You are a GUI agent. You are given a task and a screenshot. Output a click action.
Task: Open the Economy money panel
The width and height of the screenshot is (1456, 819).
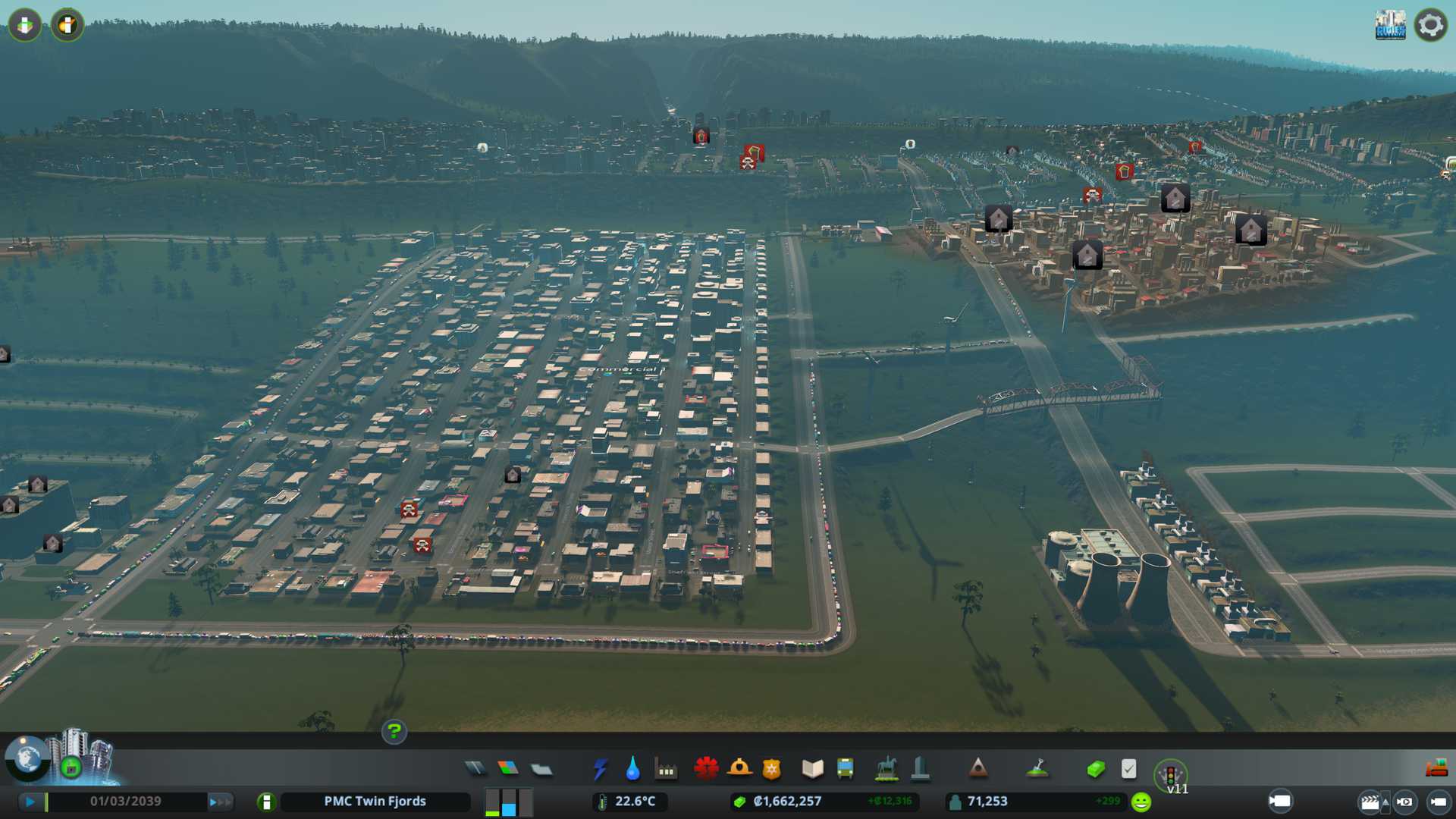pos(1095,769)
